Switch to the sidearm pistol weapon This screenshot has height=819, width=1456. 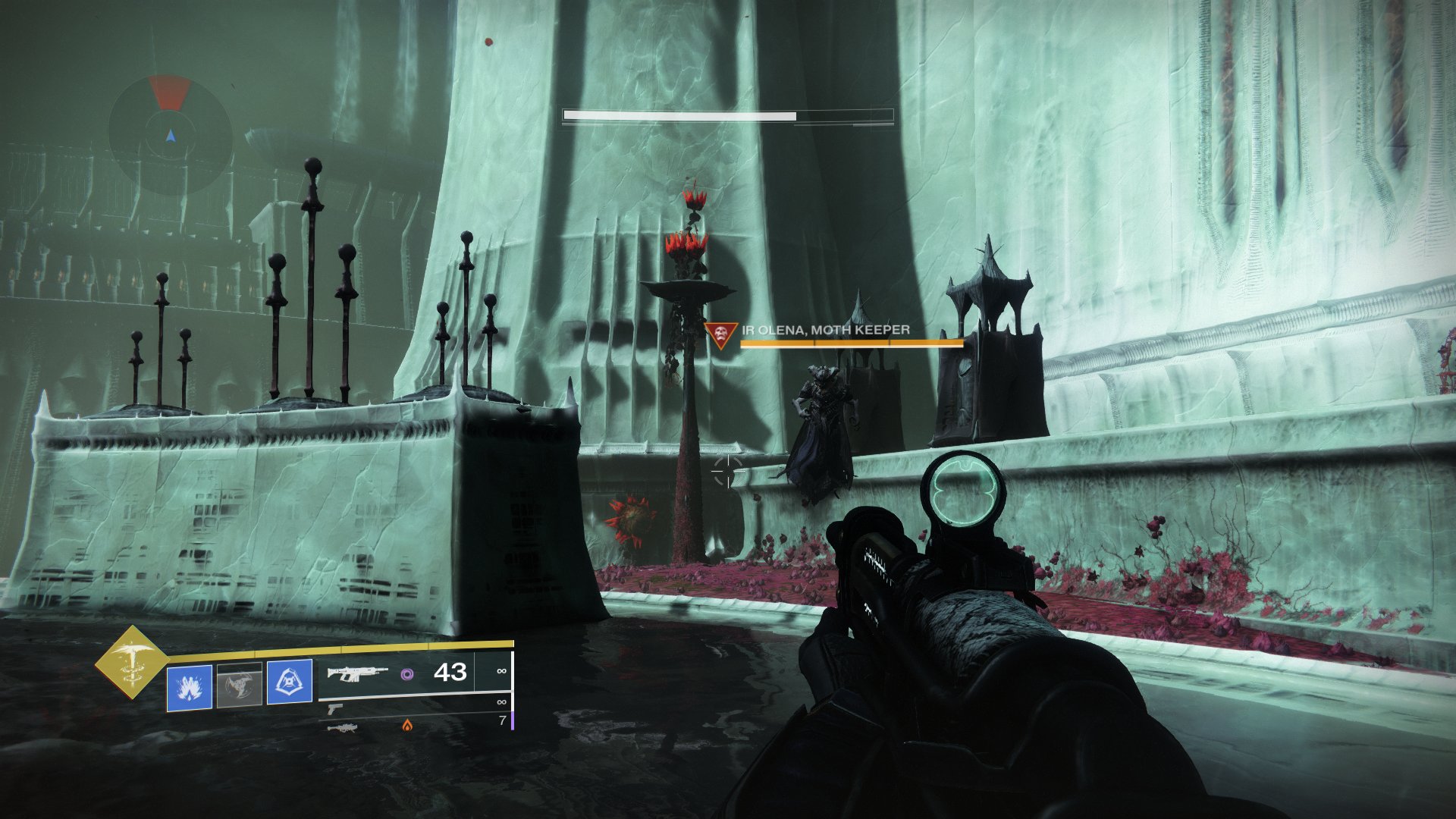tap(335, 708)
